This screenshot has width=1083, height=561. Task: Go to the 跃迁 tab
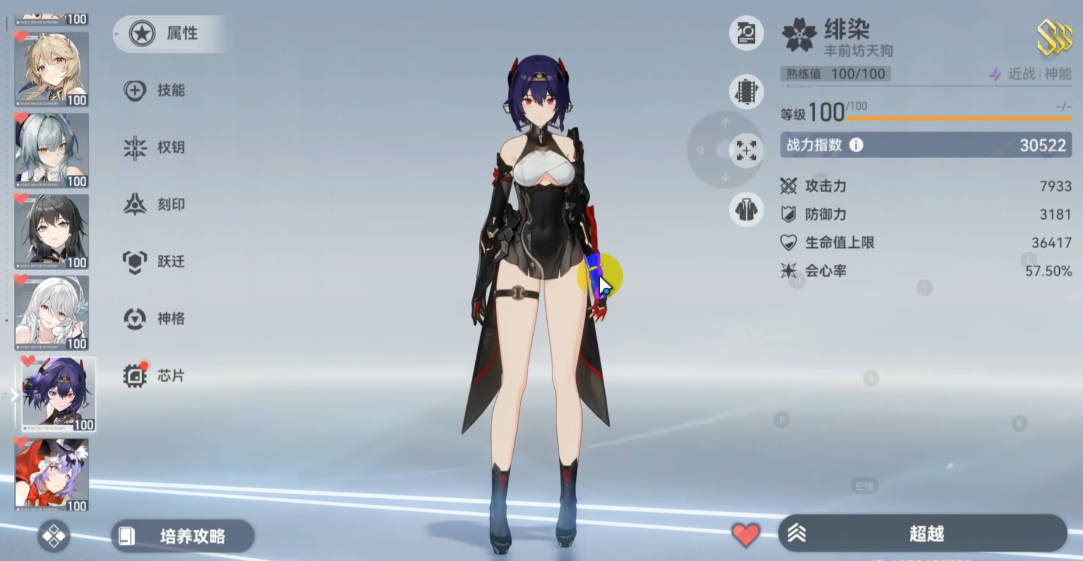(158, 262)
